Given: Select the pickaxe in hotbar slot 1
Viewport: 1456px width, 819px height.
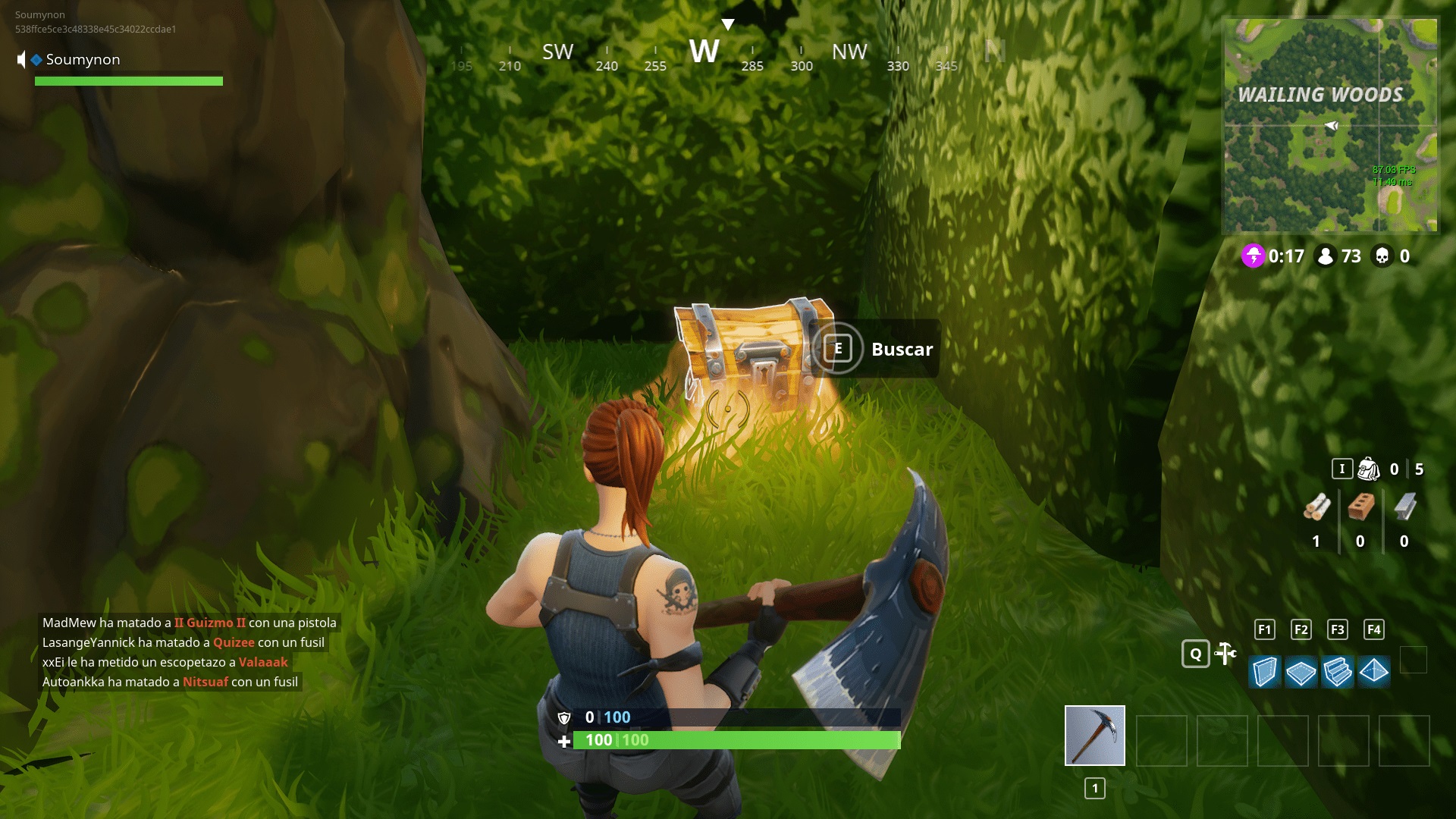Looking at the screenshot, I should [x=1094, y=734].
